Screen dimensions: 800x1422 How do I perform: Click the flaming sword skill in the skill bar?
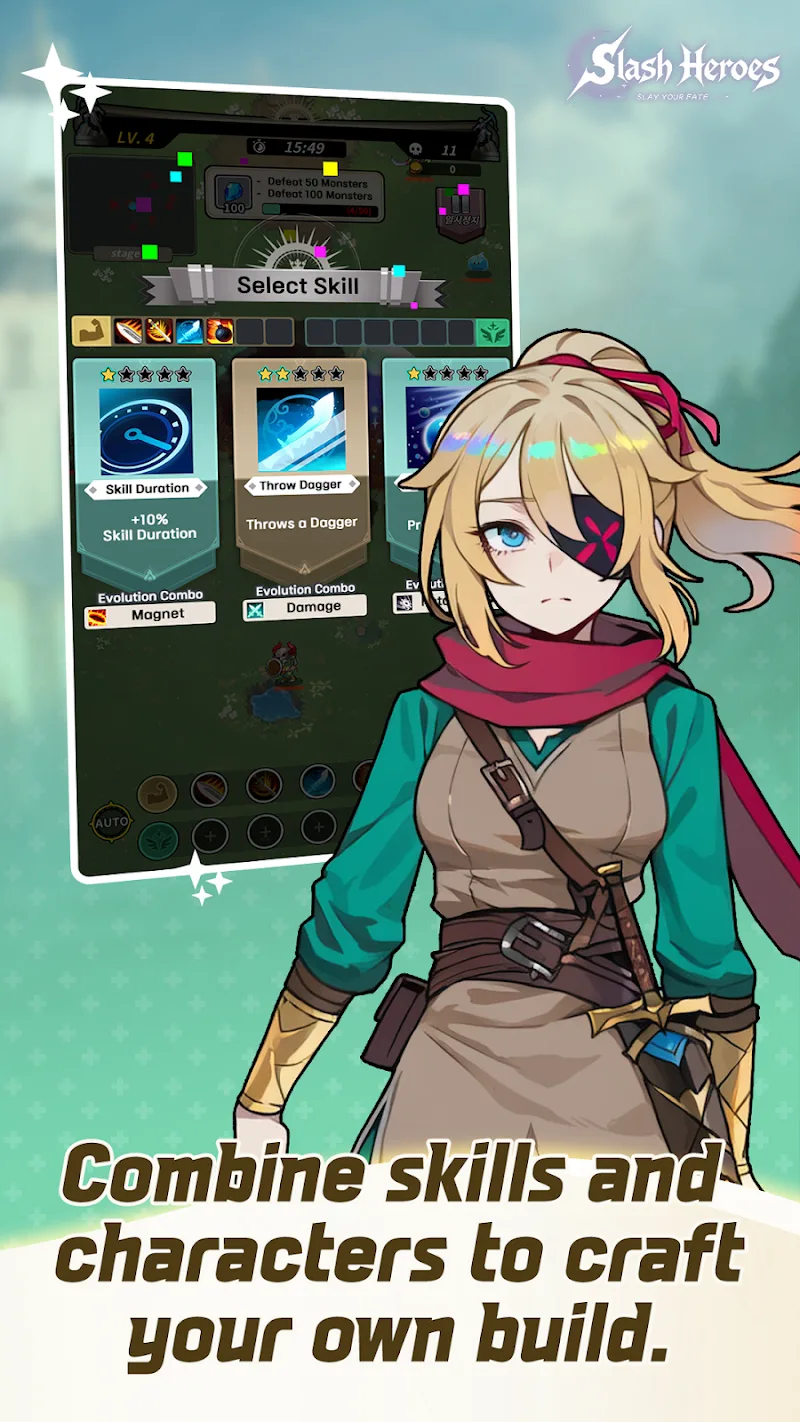pyautogui.click(x=129, y=331)
